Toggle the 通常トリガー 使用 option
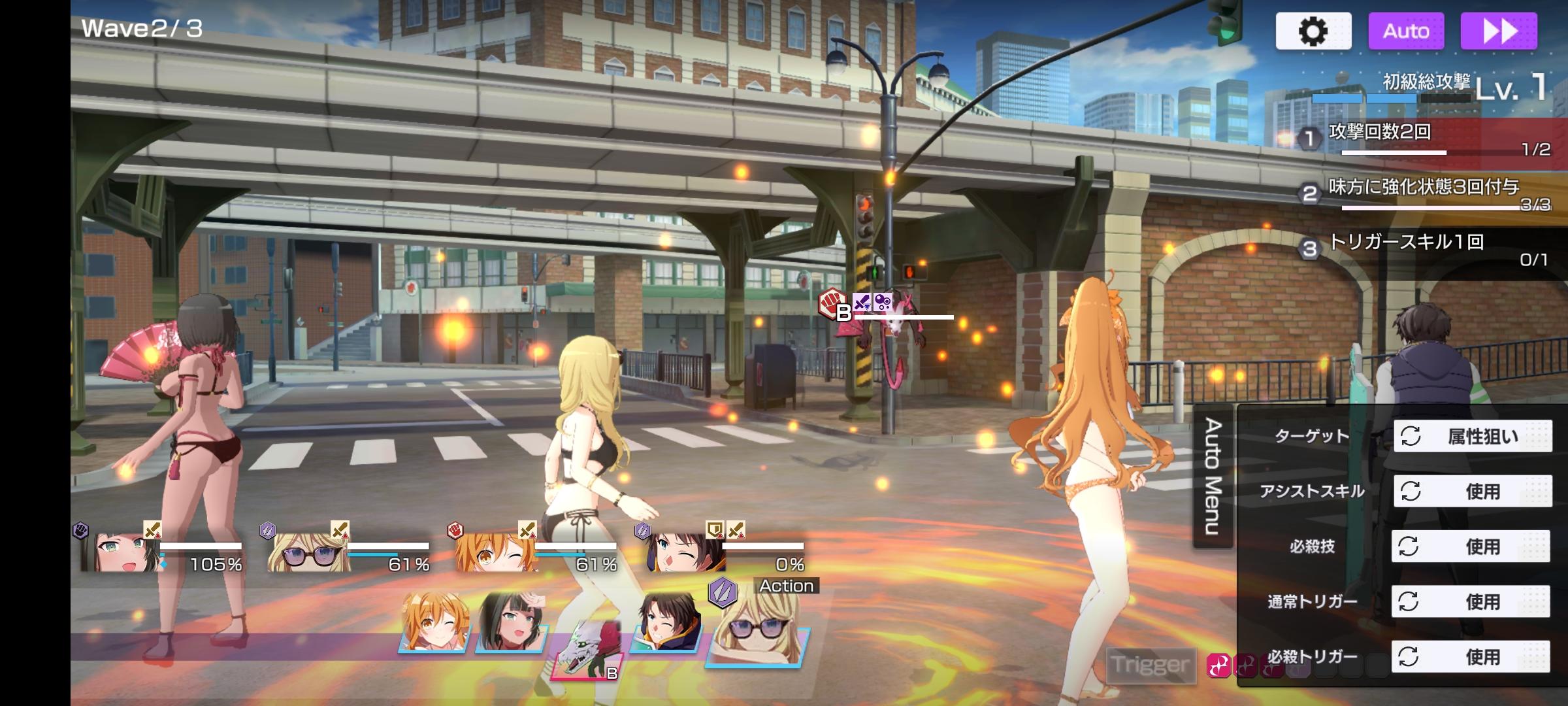The height and width of the screenshot is (706, 1568). pos(1471,601)
